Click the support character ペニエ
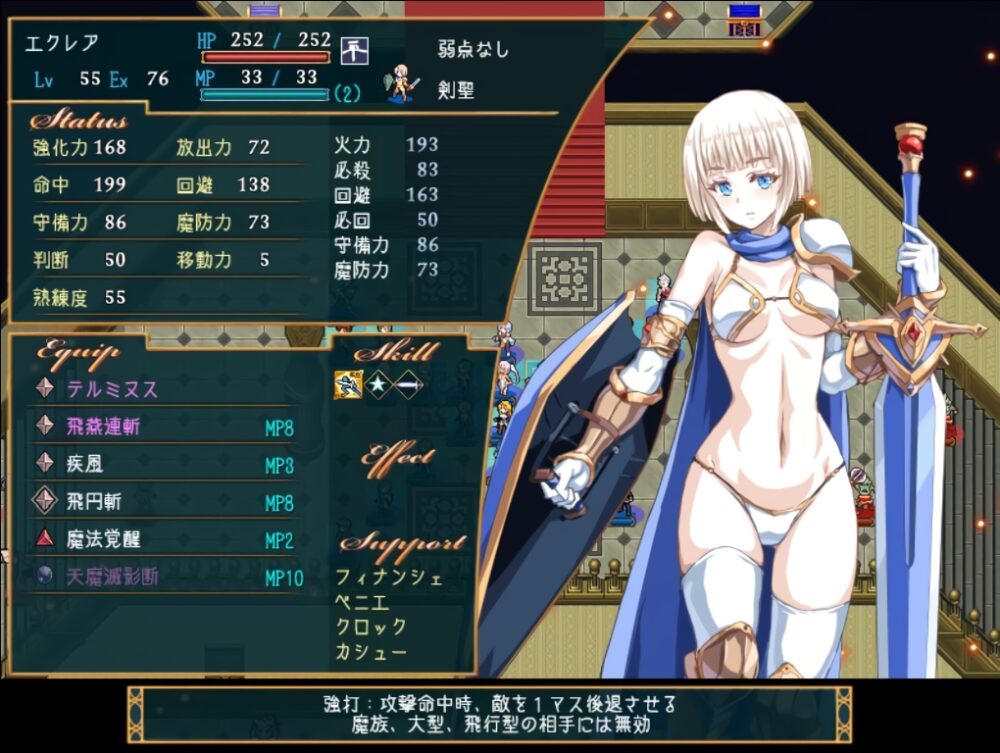 (364, 602)
